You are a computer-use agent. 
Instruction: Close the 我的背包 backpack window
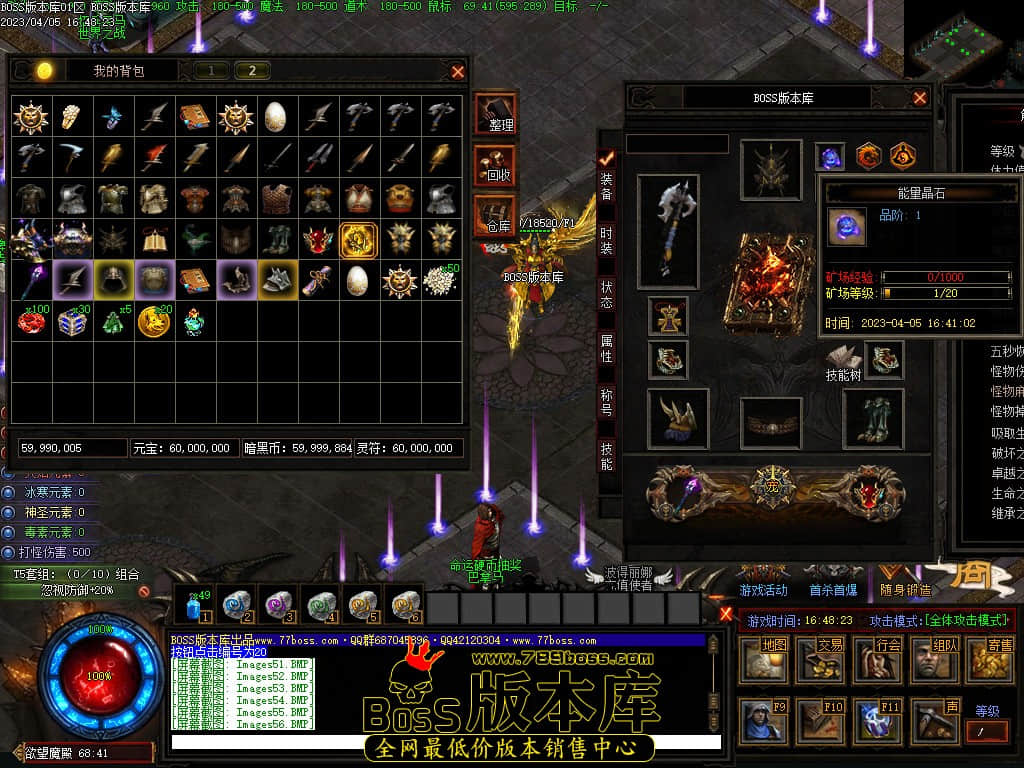pyautogui.click(x=458, y=71)
